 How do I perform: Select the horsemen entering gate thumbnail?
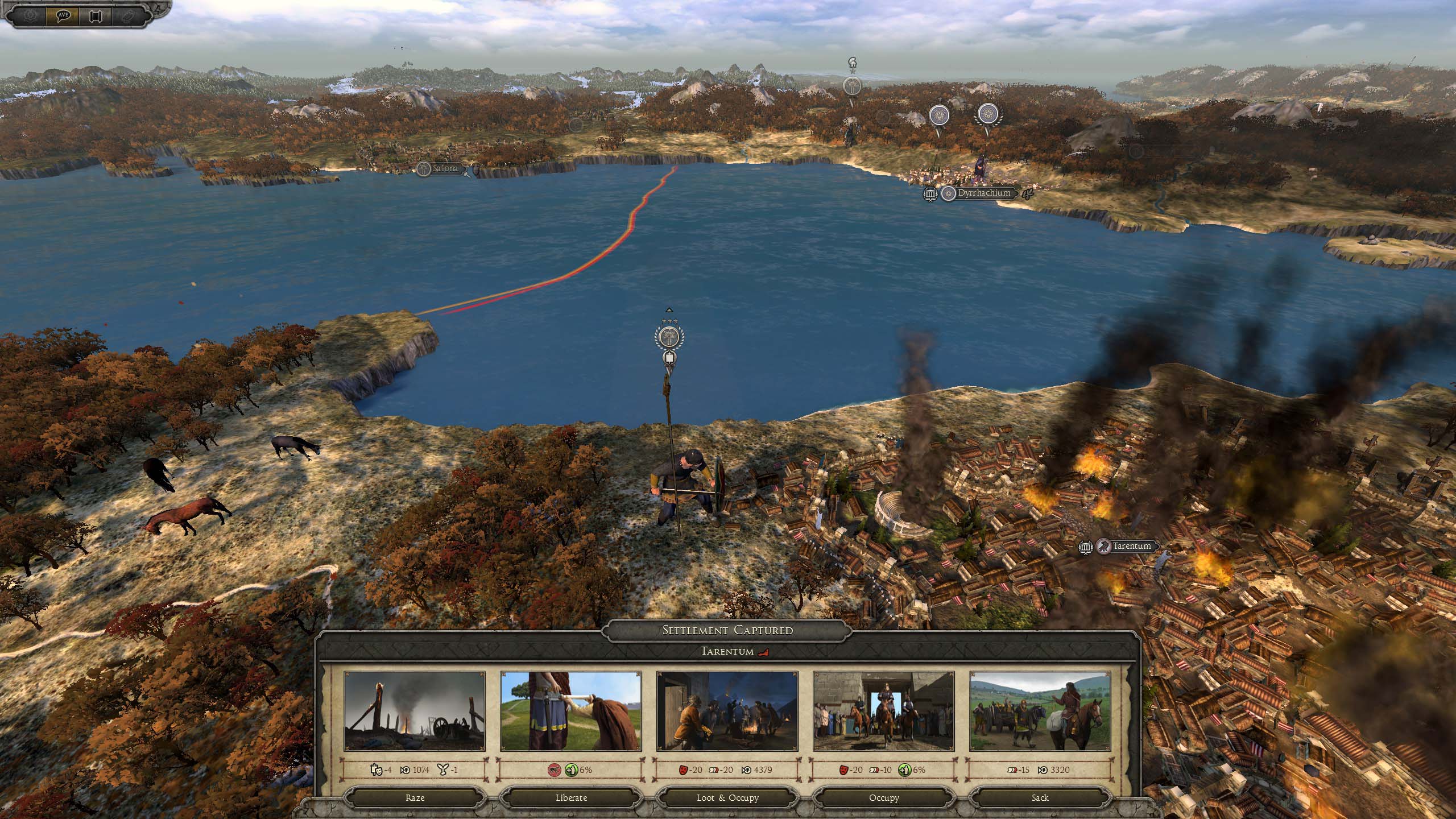click(x=883, y=711)
